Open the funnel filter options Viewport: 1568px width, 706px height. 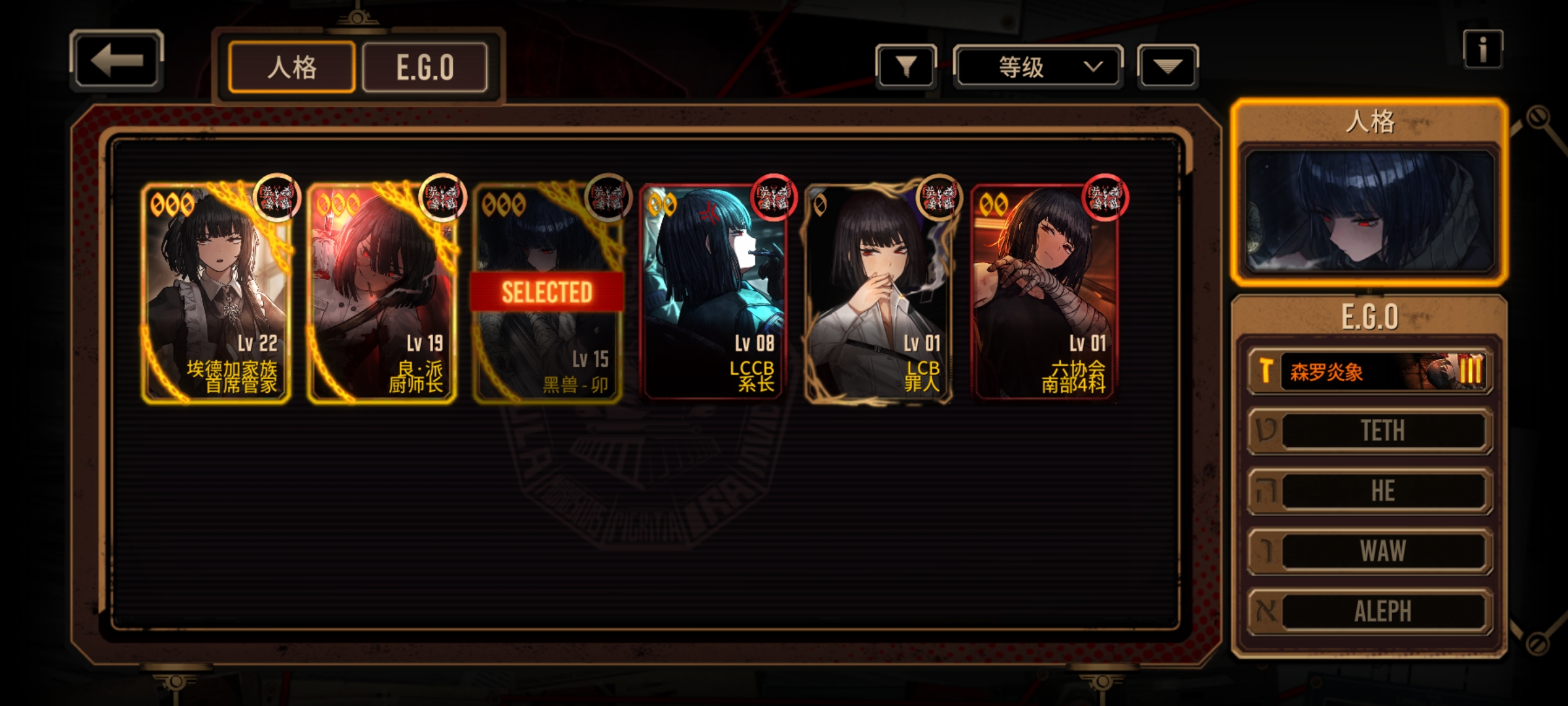(x=906, y=66)
